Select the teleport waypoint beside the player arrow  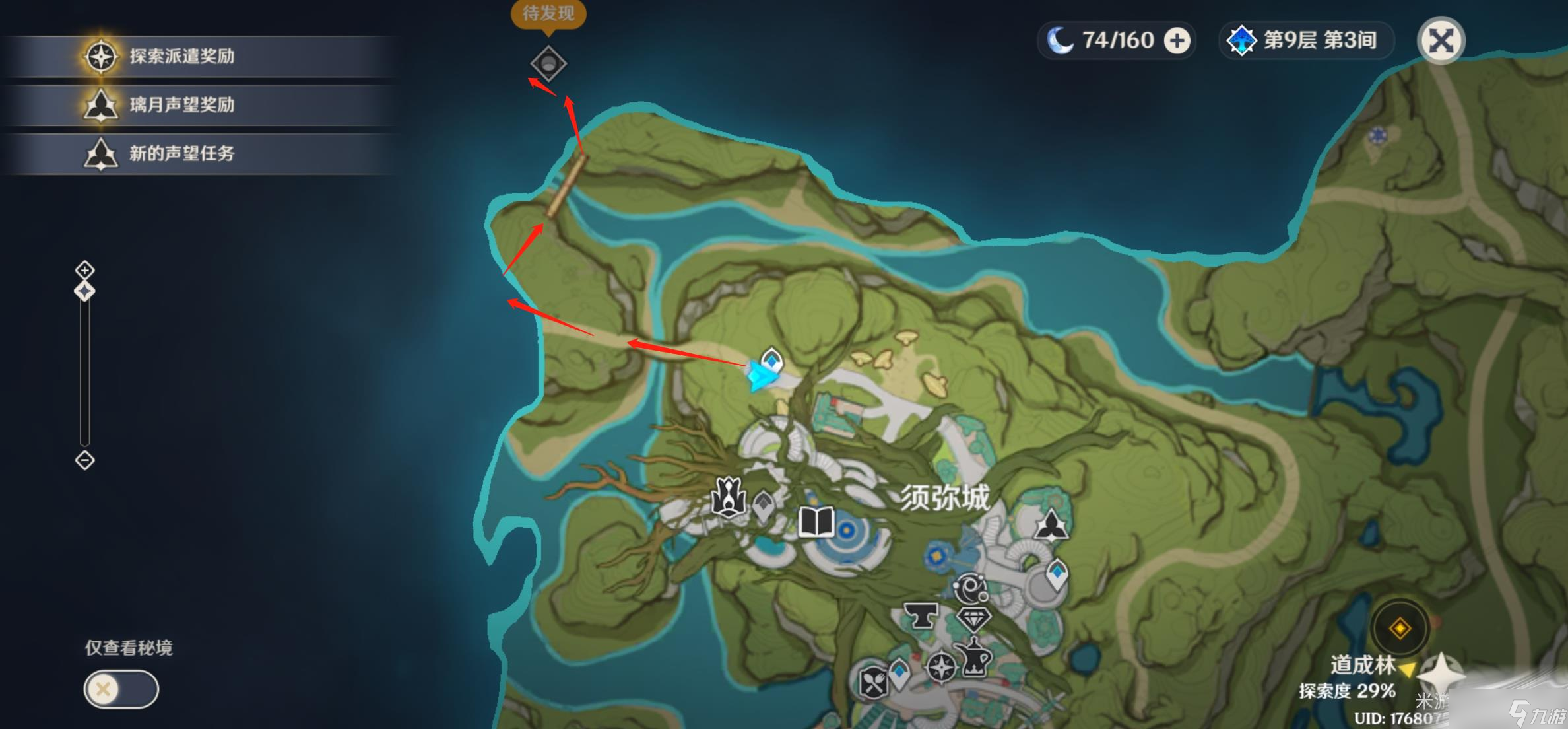click(771, 361)
